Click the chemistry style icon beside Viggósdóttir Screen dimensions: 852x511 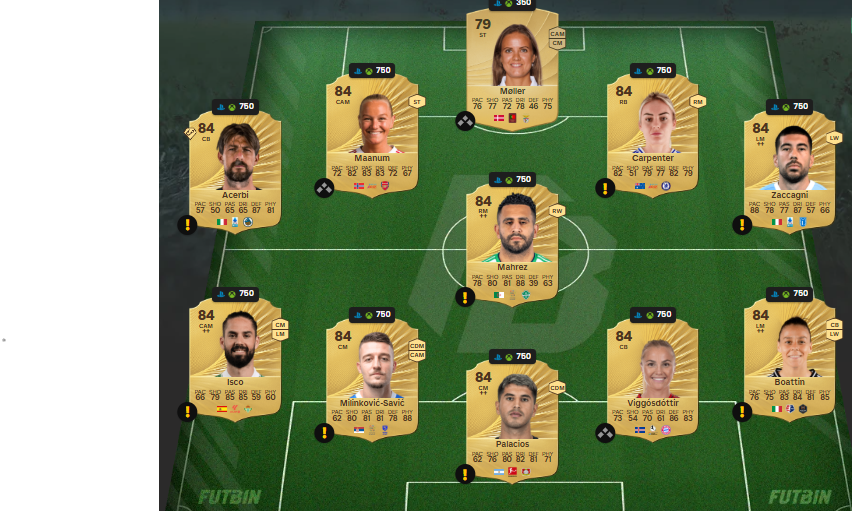[x=605, y=433]
